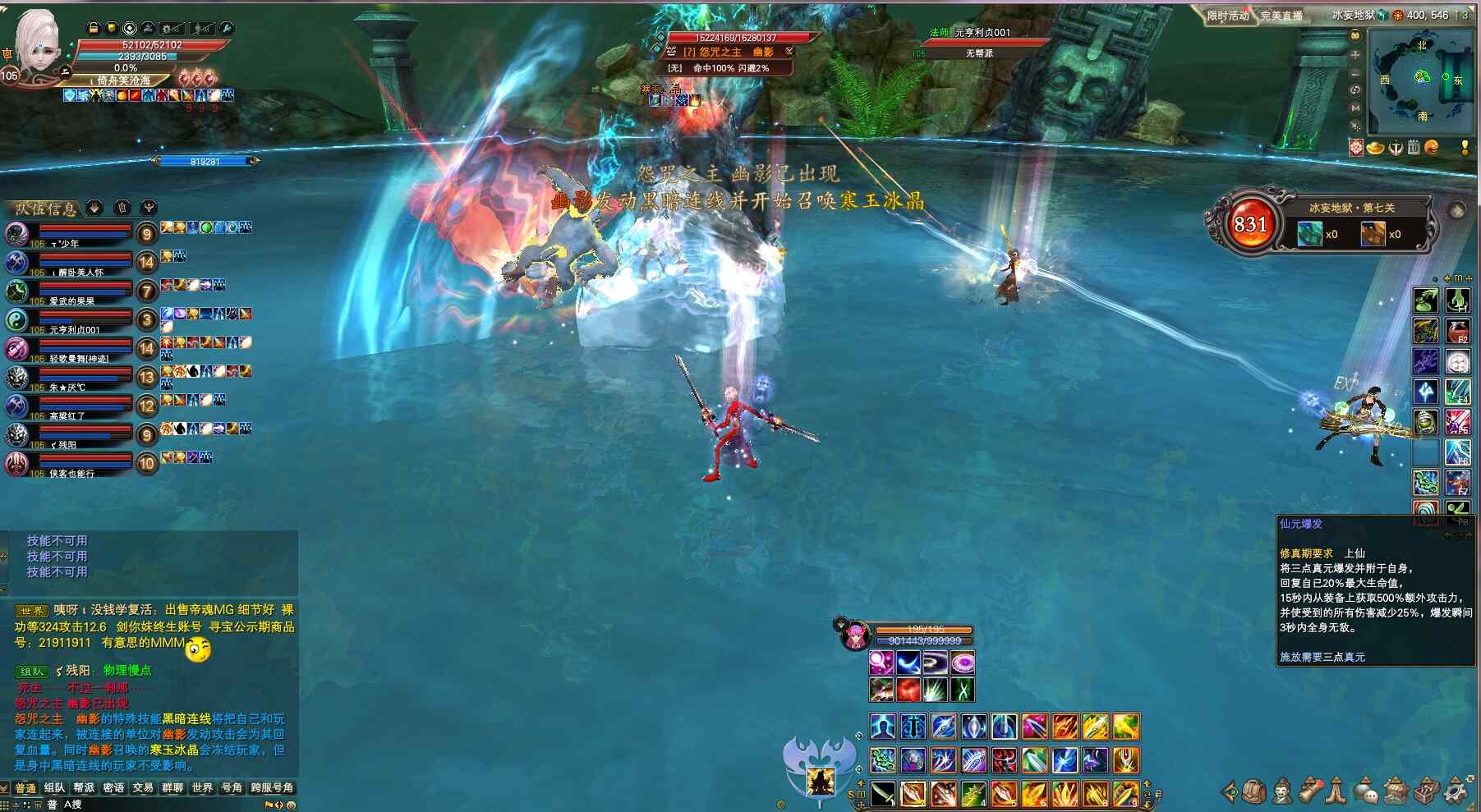Switch chat to the 帮派 guild channel
This screenshot has width=1481, height=812.
[84, 788]
